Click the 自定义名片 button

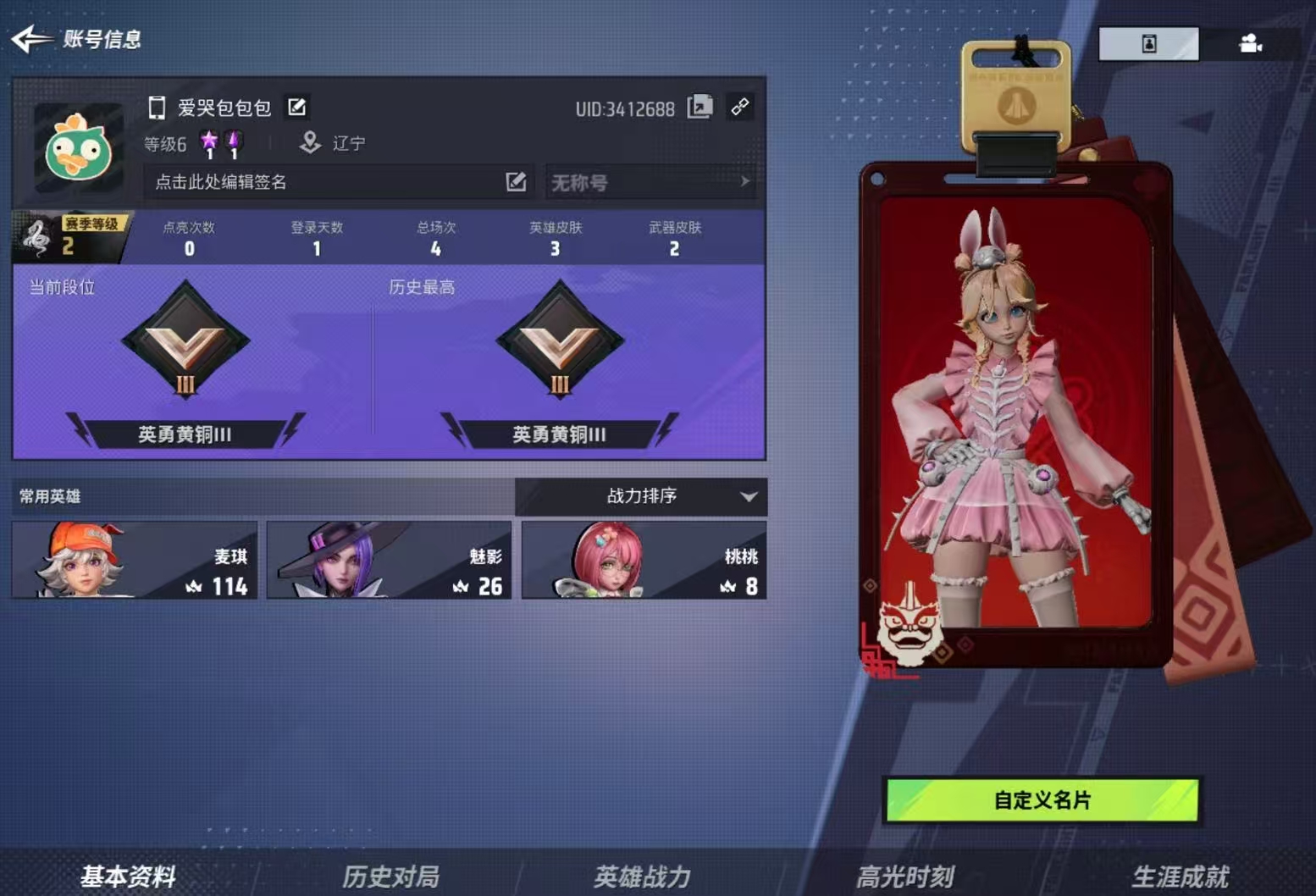coord(1042,799)
